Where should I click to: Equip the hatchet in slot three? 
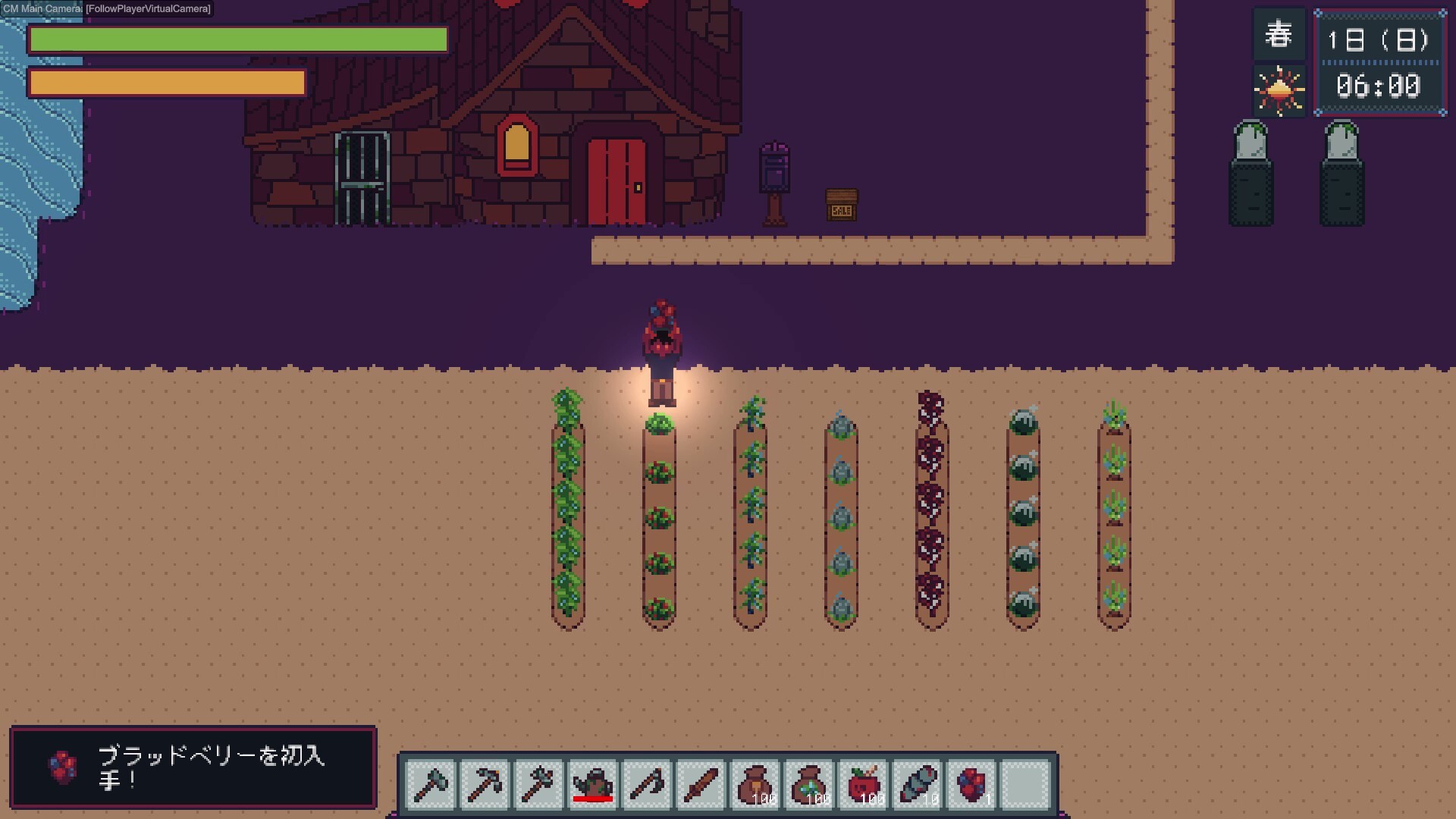pos(539,783)
